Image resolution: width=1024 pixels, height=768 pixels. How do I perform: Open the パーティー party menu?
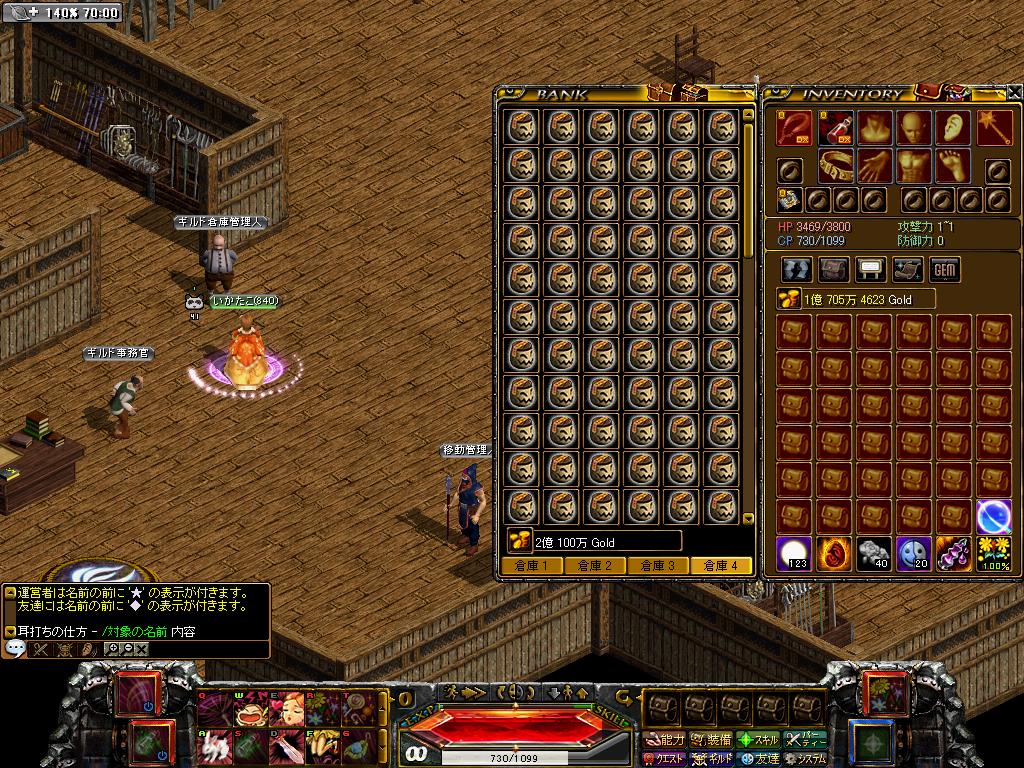click(806, 740)
